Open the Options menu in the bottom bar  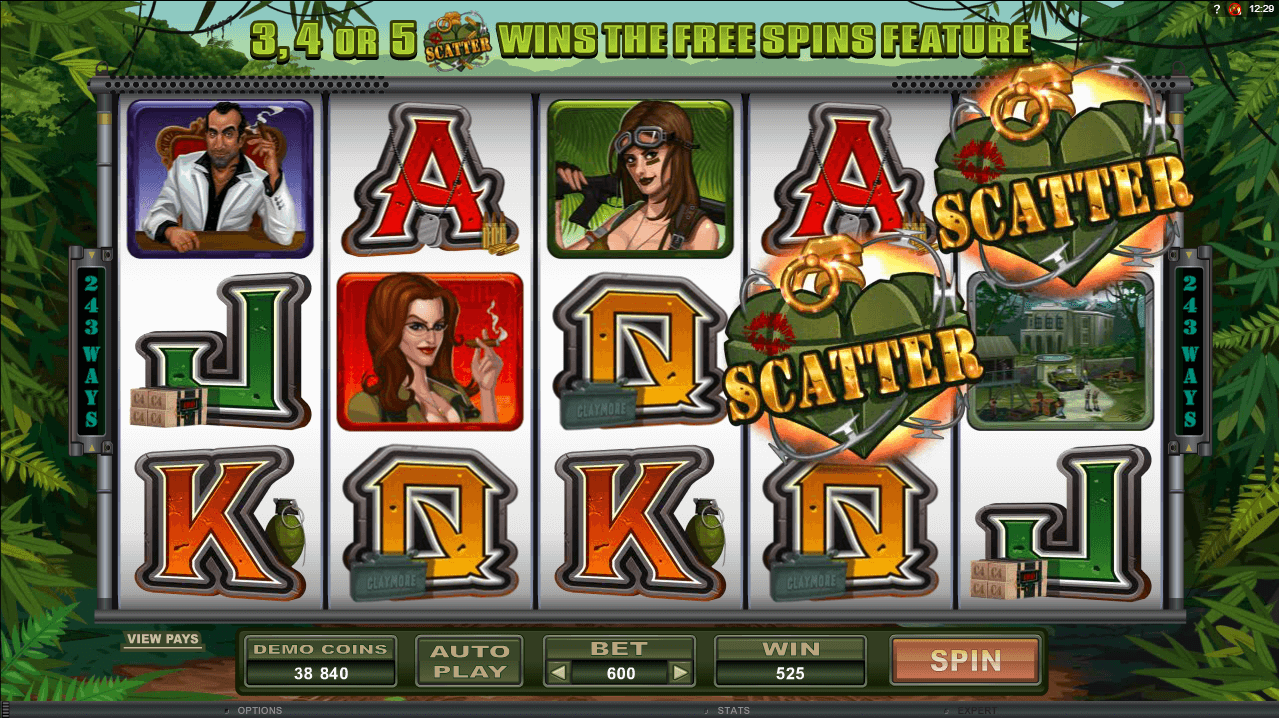click(x=258, y=711)
